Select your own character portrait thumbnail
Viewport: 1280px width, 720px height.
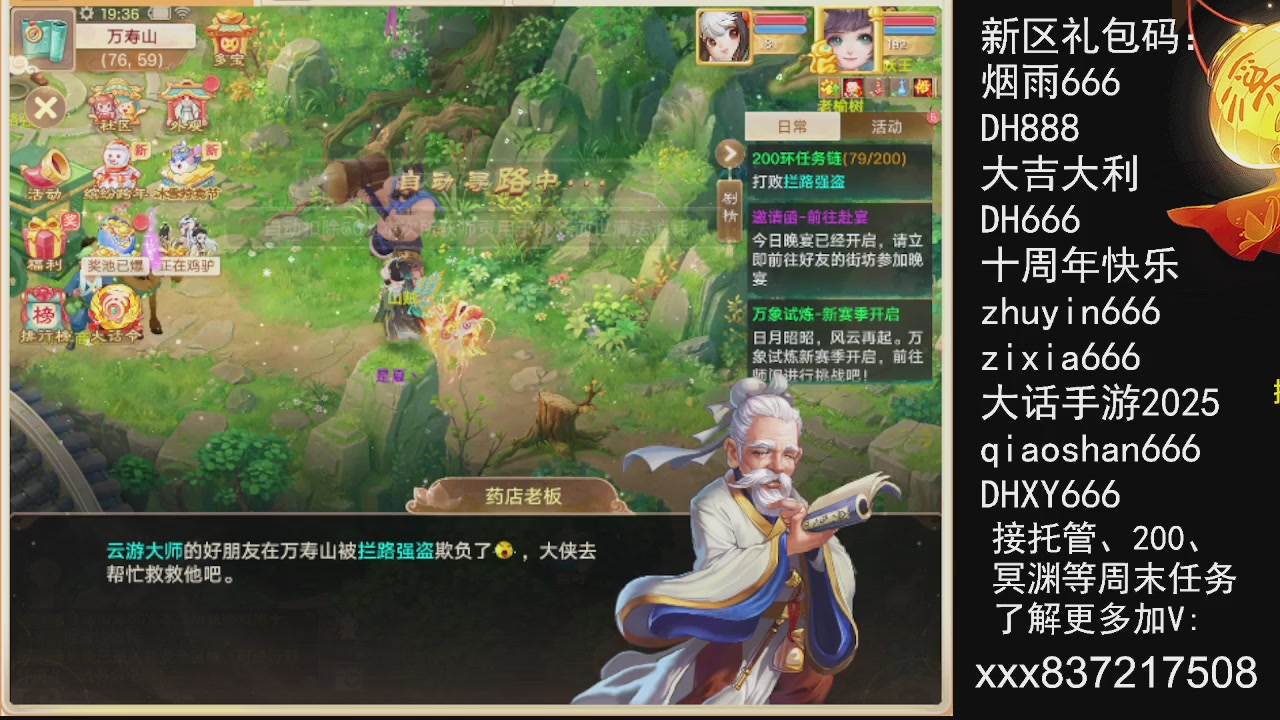pos(725,38)
